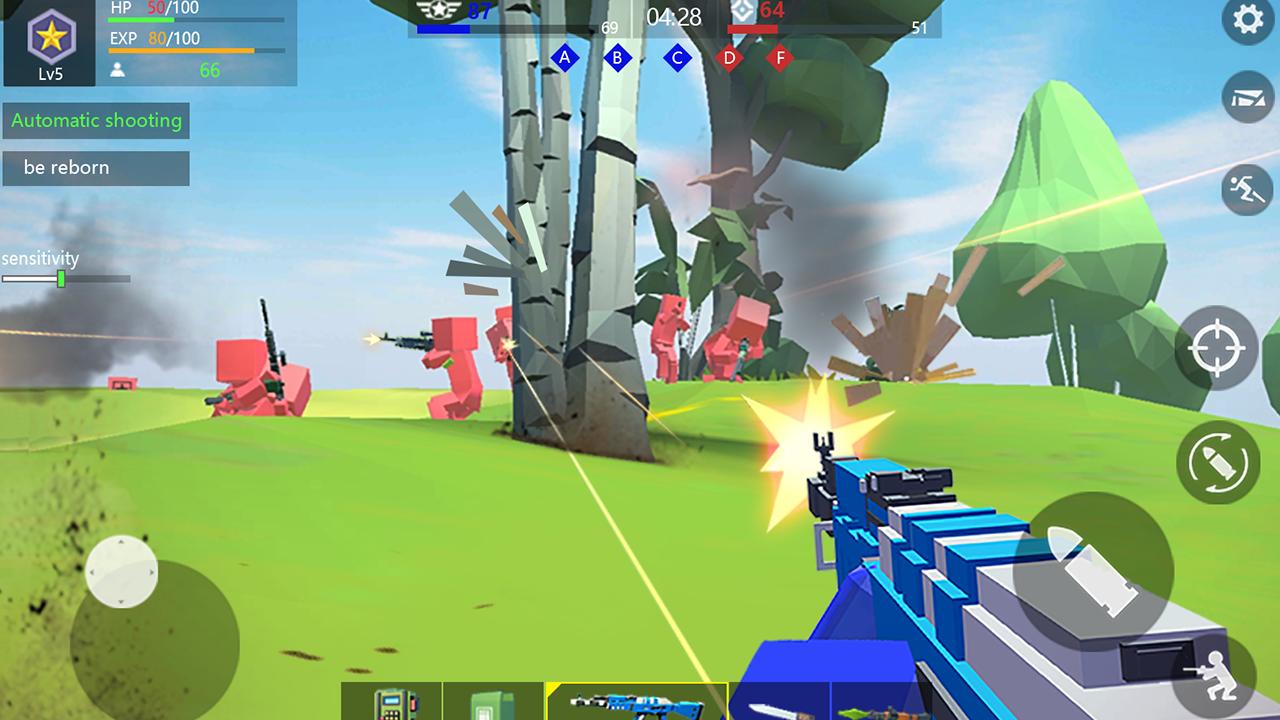Select capture point A marker

(566, 58)
